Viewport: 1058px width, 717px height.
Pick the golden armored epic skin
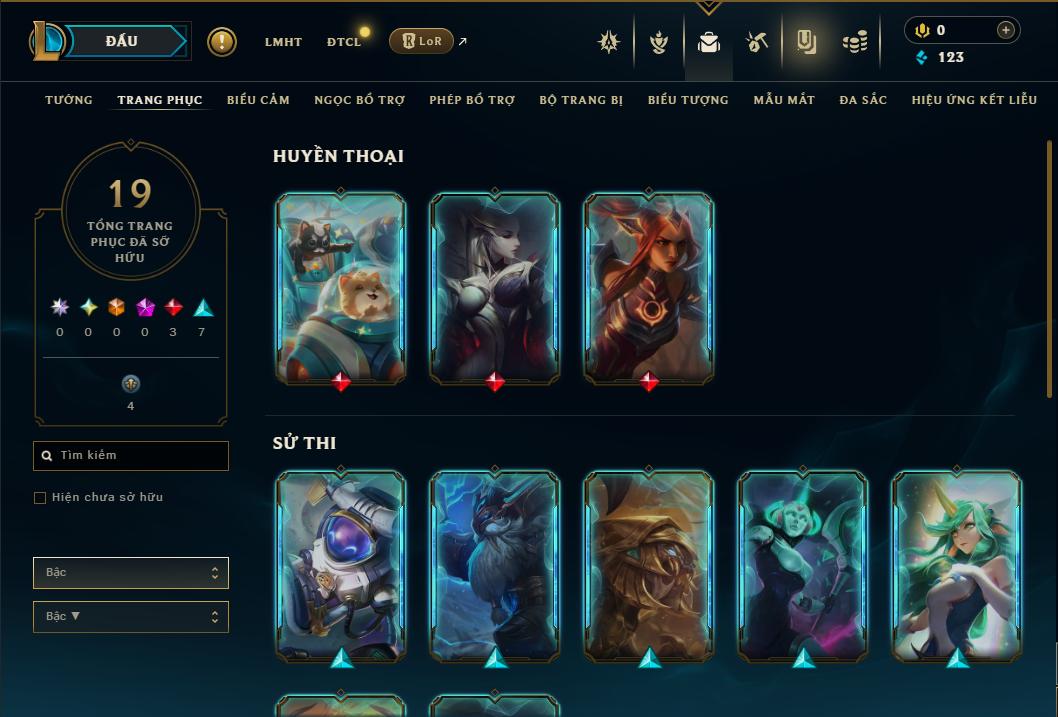point(649,567)
